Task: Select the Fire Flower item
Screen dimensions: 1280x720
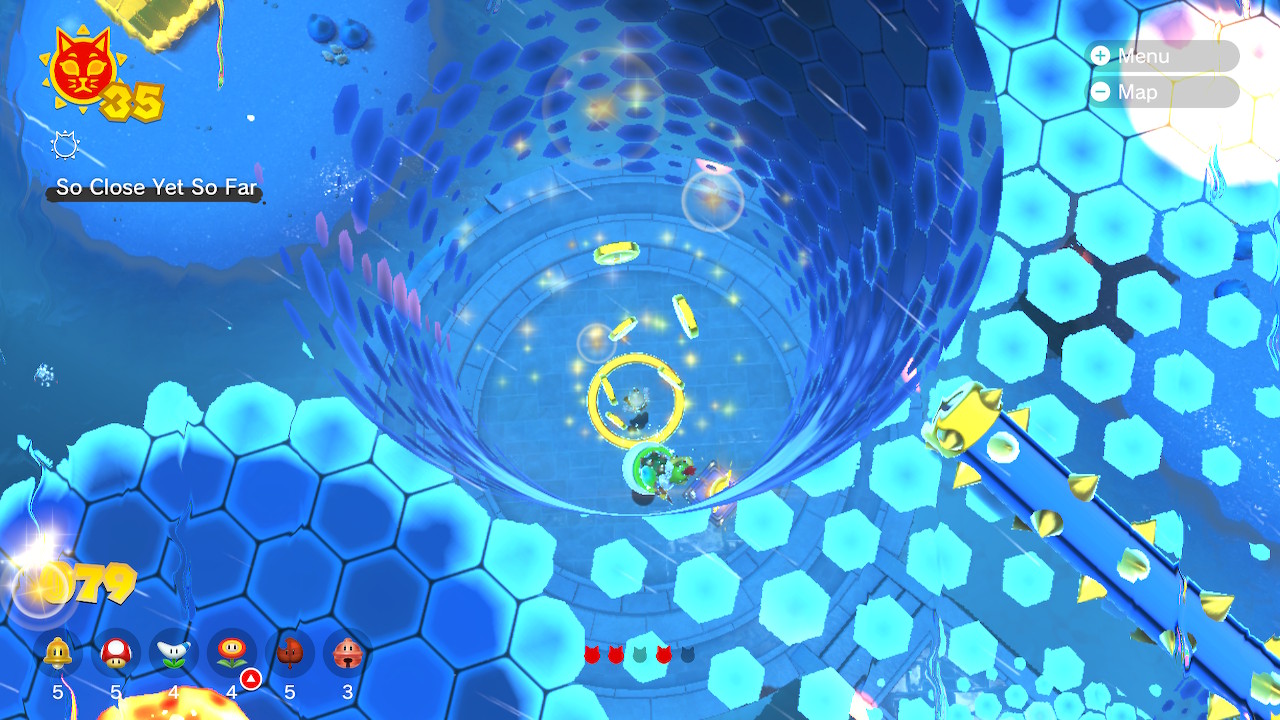Action: pyautogui.click(x=232, y=654)
